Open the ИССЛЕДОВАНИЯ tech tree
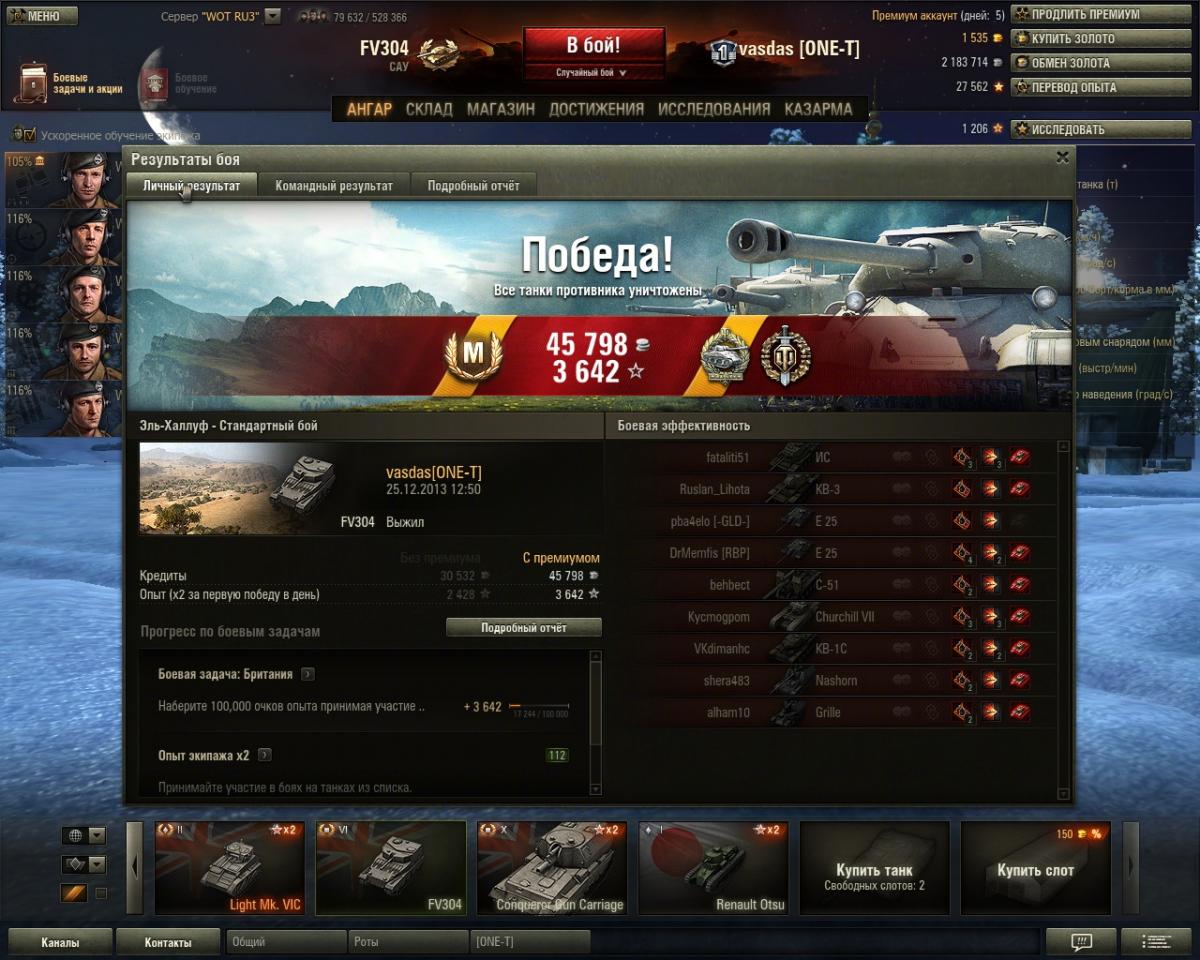The height and width of the screenshot is (960, 1200). 714,109
